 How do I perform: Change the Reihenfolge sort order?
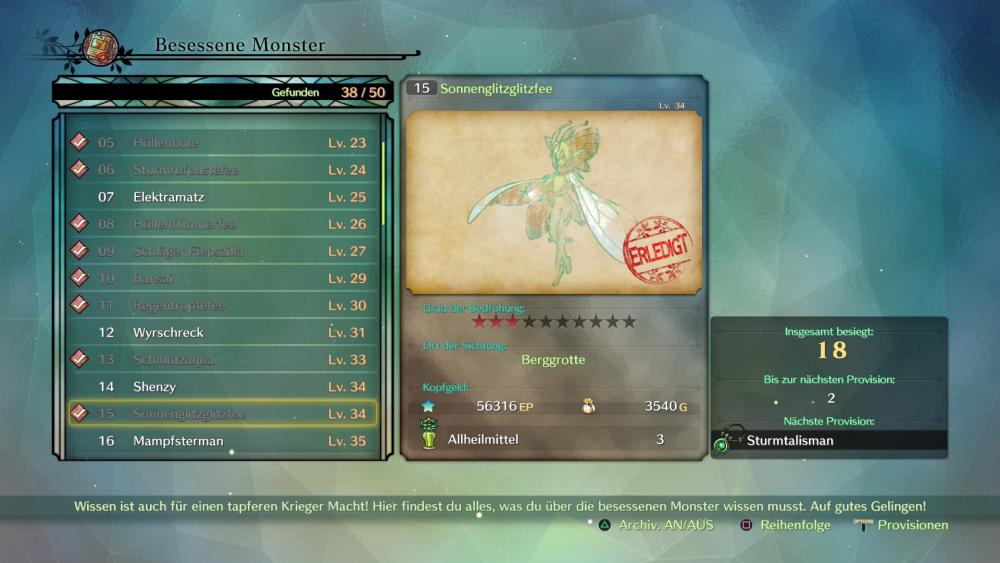[785, 525]
